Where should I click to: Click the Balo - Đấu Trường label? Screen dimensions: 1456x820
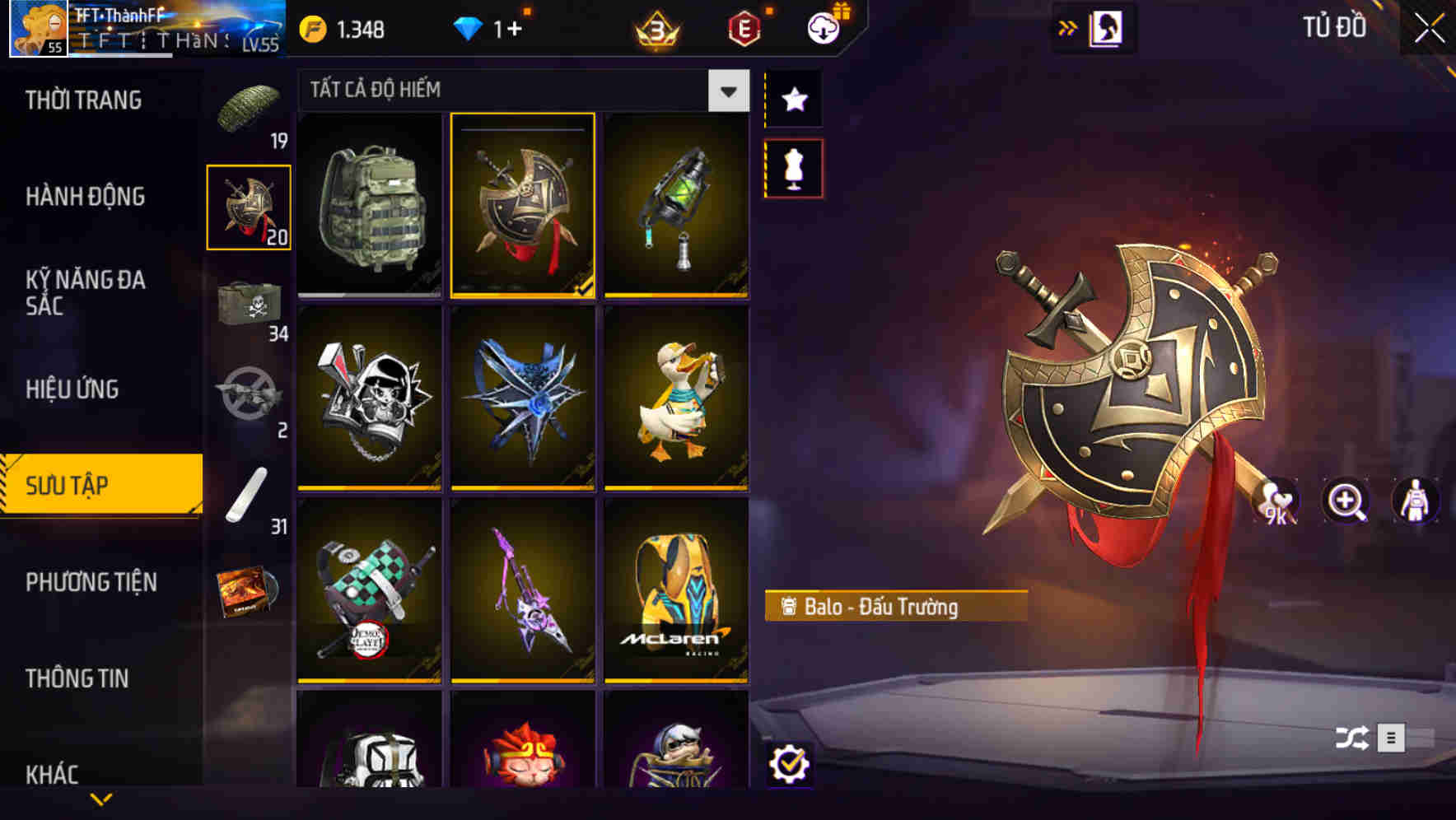tap(893, 608)
